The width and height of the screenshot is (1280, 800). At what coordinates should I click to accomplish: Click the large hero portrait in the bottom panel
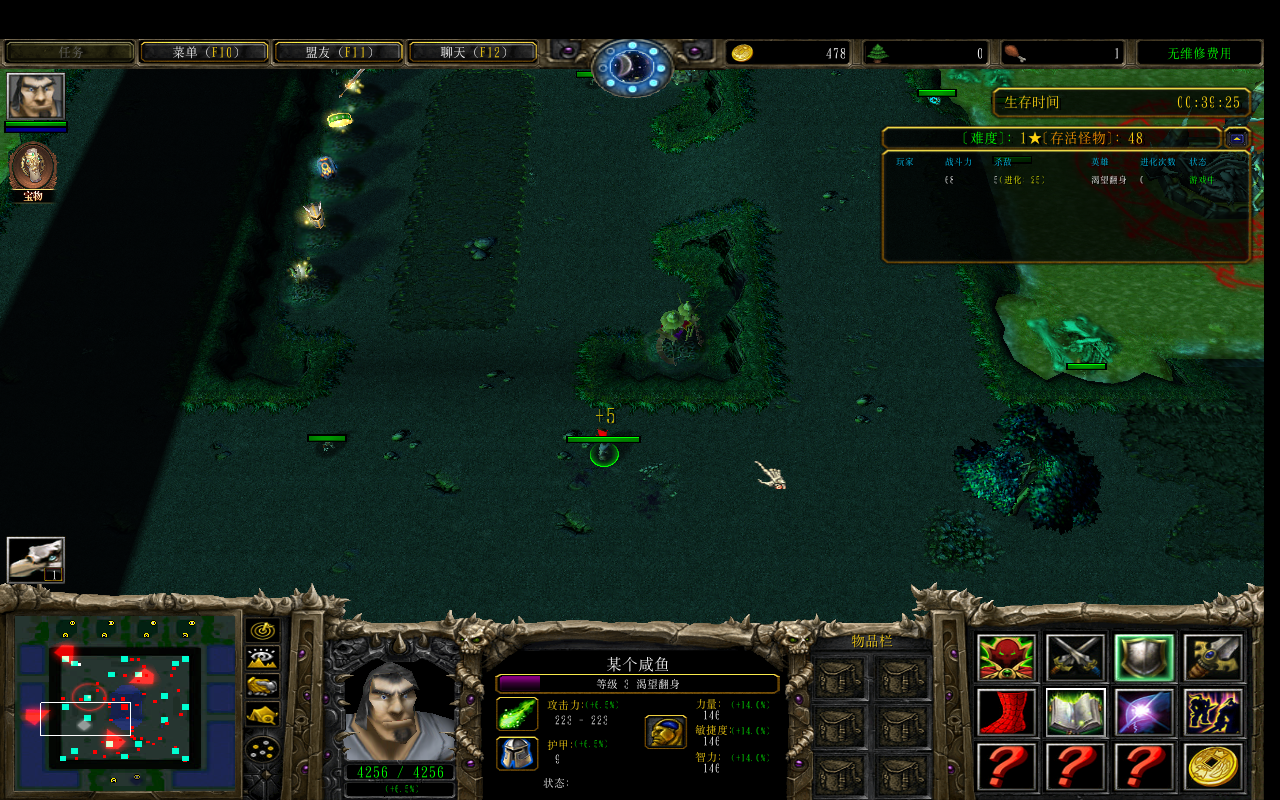(400, 710)
